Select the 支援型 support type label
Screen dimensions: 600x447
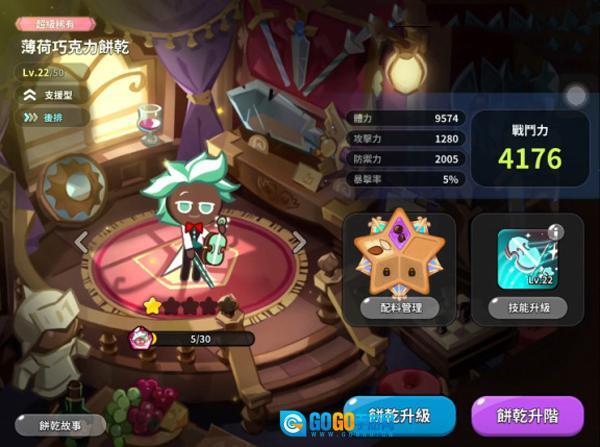[x=58, y=94]
